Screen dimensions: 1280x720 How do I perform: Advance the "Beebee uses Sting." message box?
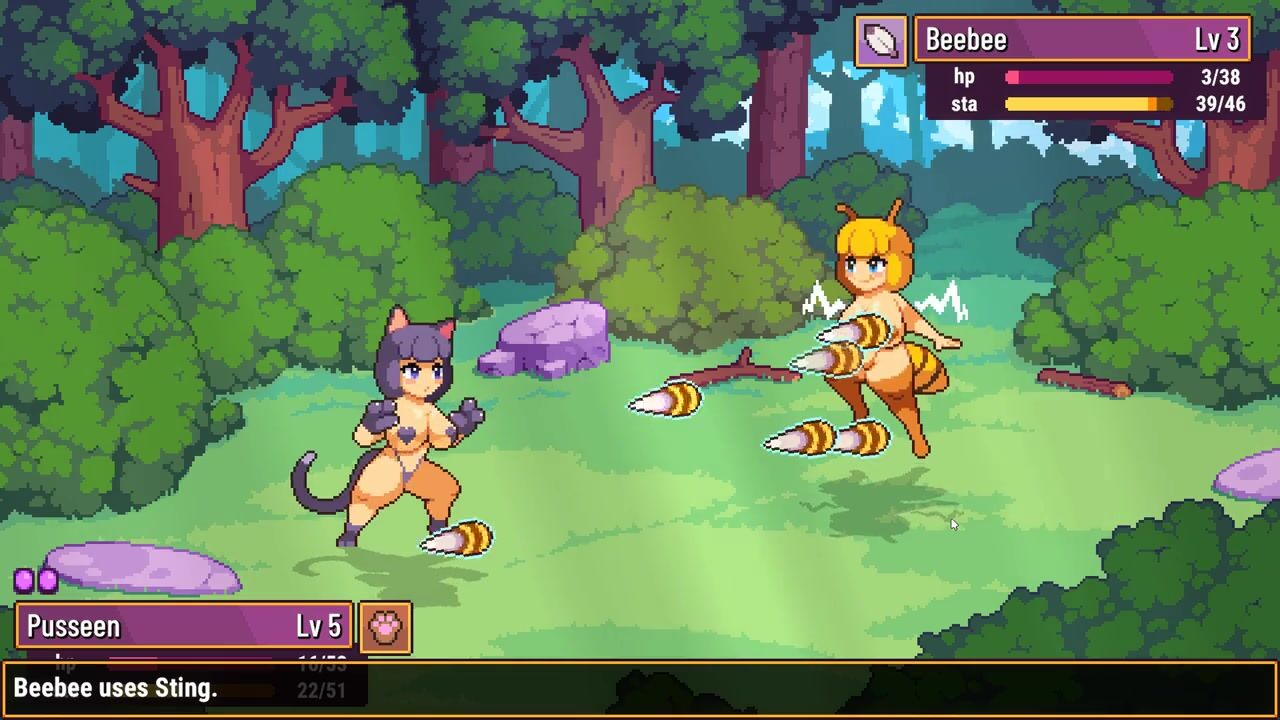tap(640, 689)
